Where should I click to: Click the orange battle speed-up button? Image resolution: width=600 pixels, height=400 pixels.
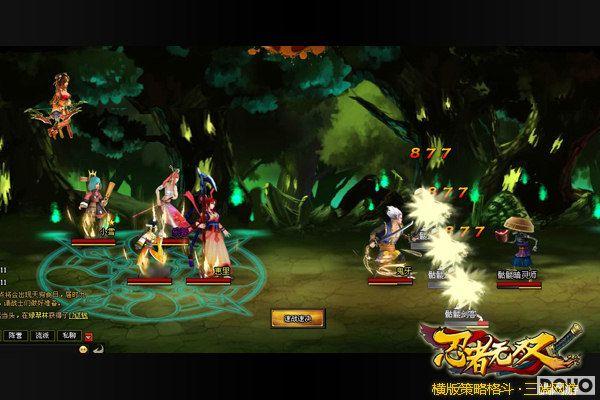pos(291,318)
